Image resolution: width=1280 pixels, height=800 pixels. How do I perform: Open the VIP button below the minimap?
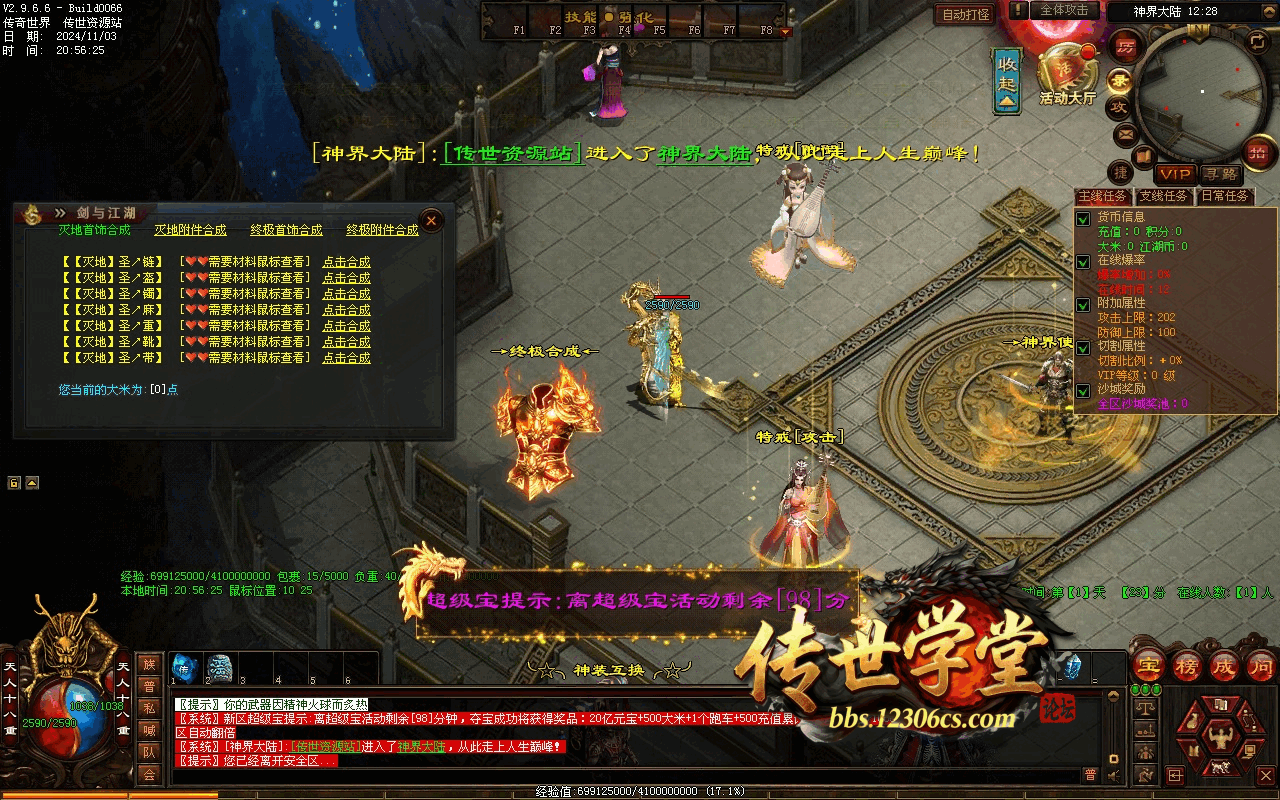(x=1176, y=174)
